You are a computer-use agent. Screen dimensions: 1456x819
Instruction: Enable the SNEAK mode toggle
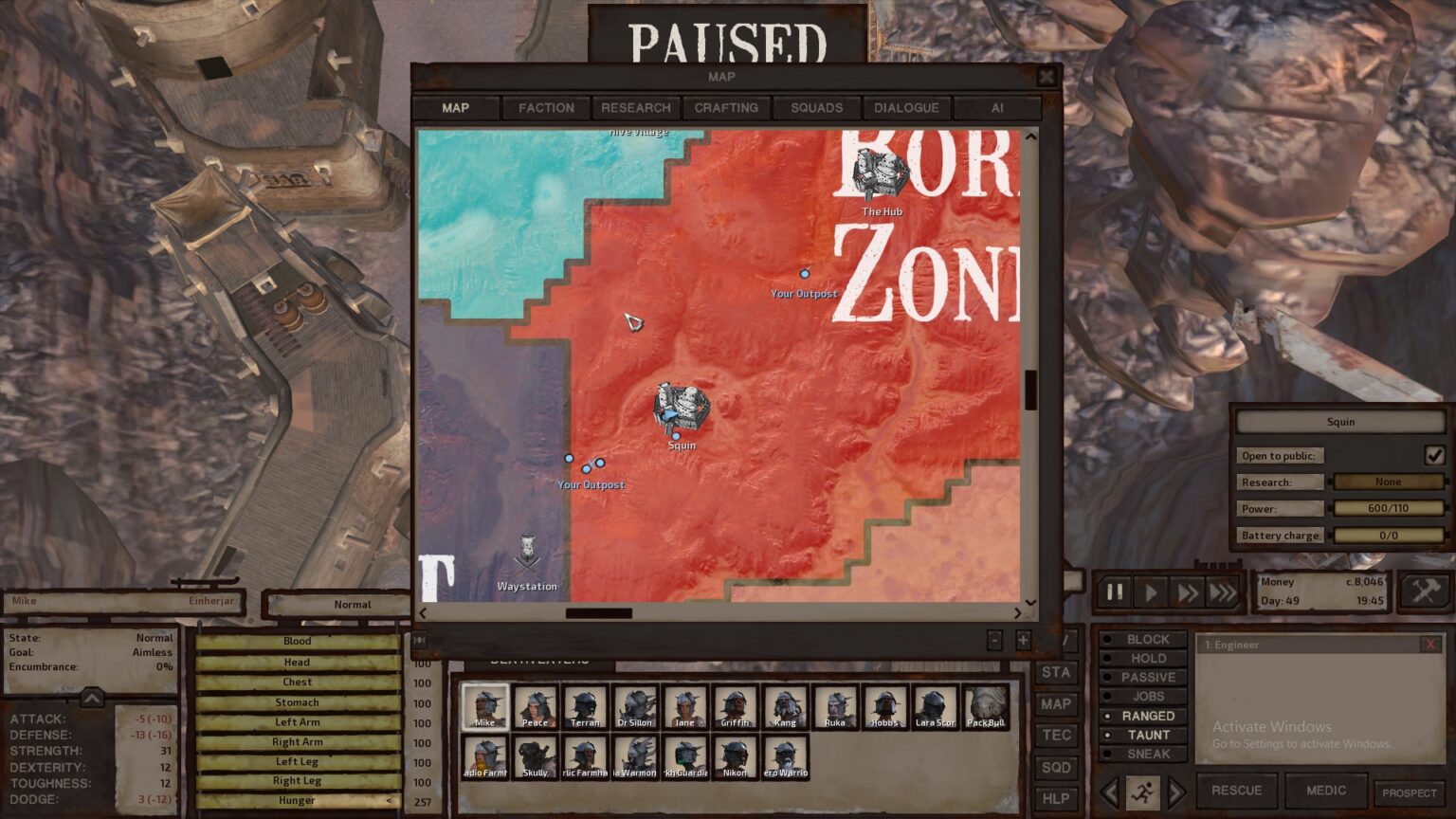[1145, 754]
